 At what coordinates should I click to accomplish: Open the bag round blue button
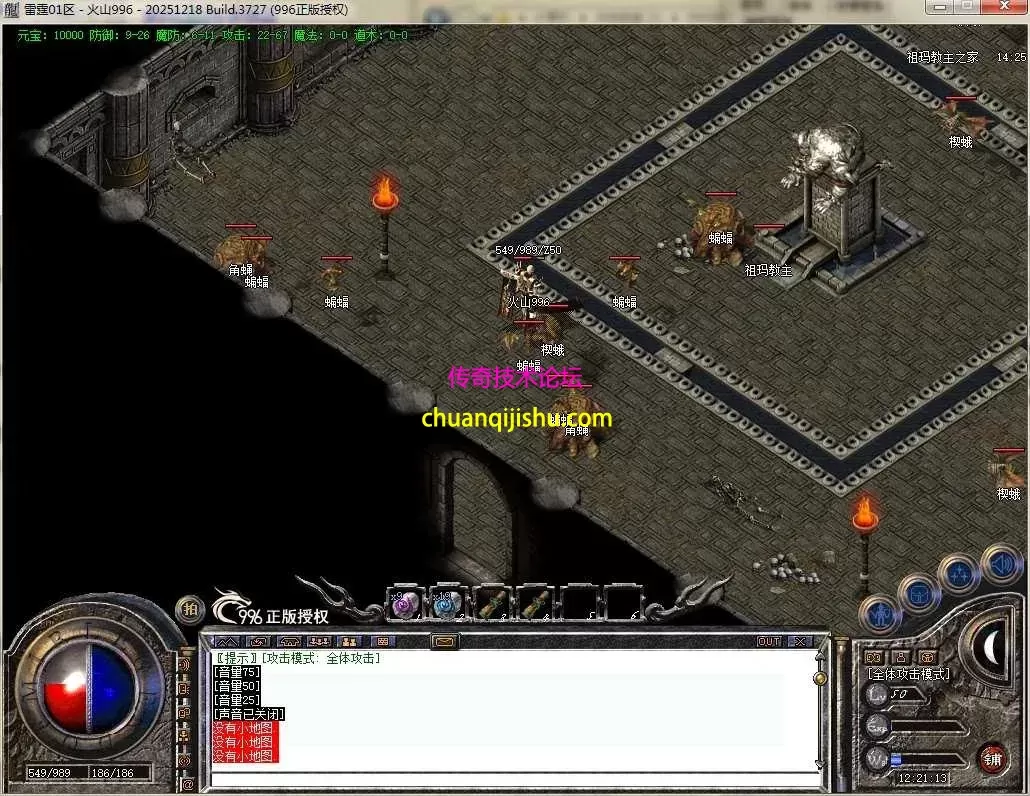click(x=917, y=593)
